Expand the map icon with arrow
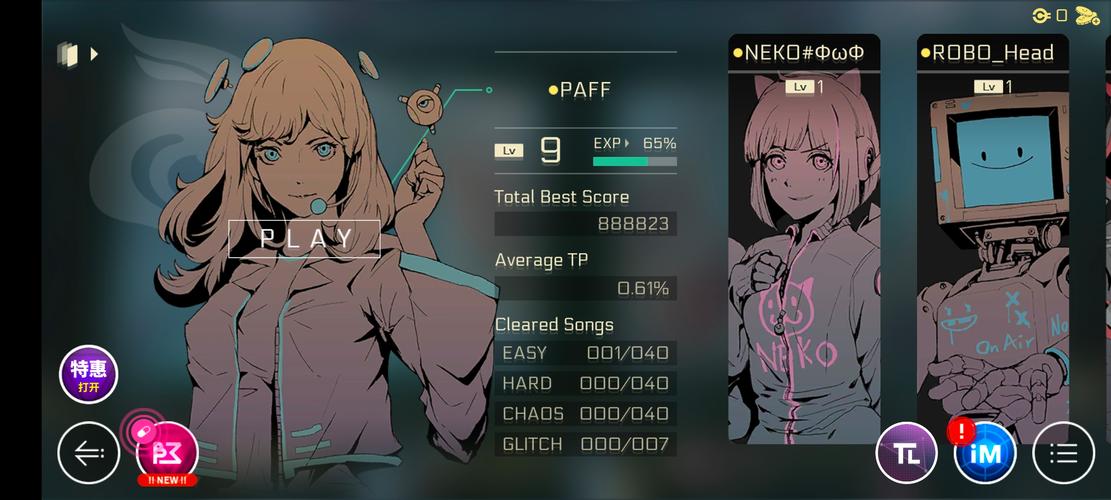This screenshot has width=1111, height=500. pos(77,54)
